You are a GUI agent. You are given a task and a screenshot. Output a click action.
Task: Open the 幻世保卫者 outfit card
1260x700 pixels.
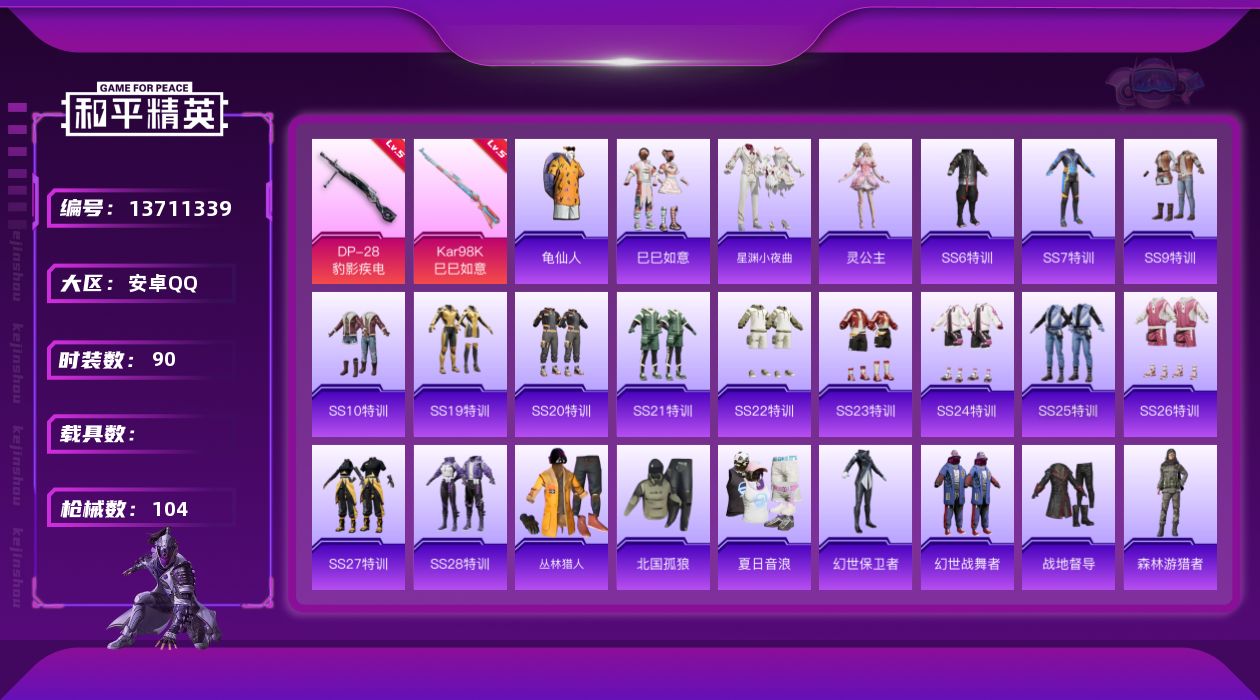click(865, 517)
